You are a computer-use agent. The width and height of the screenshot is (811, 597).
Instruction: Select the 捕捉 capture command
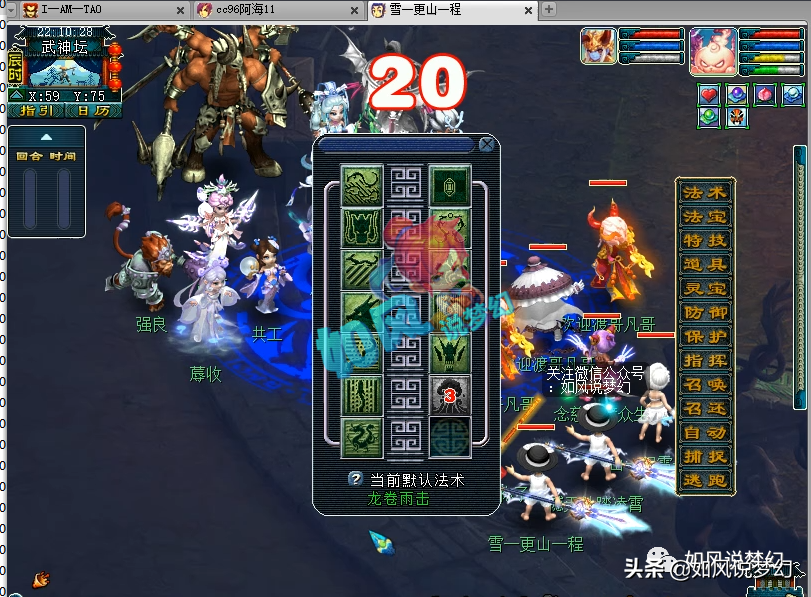pyautogui.click(x=704, y=457)
